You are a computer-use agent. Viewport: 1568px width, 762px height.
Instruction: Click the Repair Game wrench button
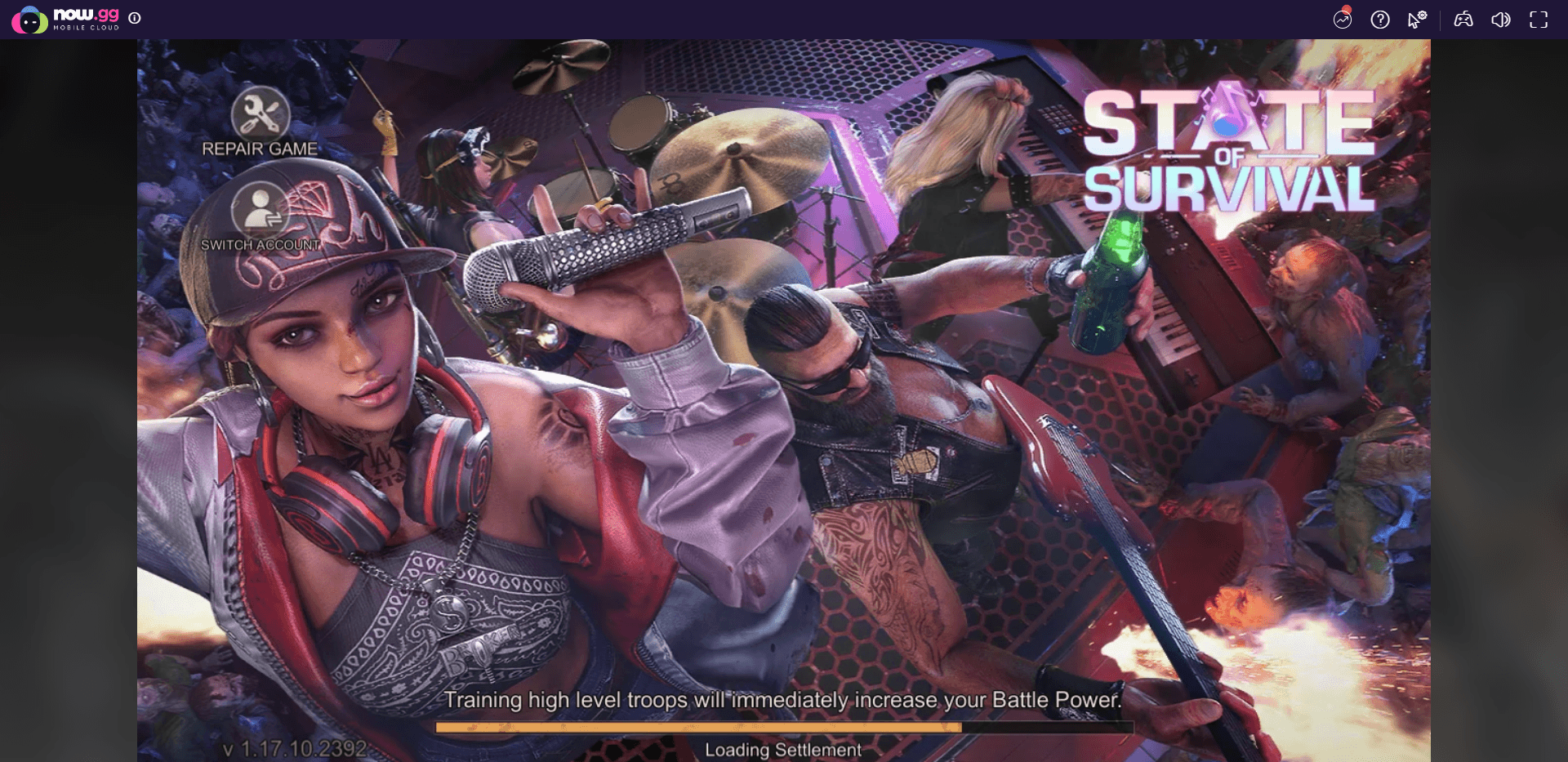pyautogui.click(x=260, y=114)
